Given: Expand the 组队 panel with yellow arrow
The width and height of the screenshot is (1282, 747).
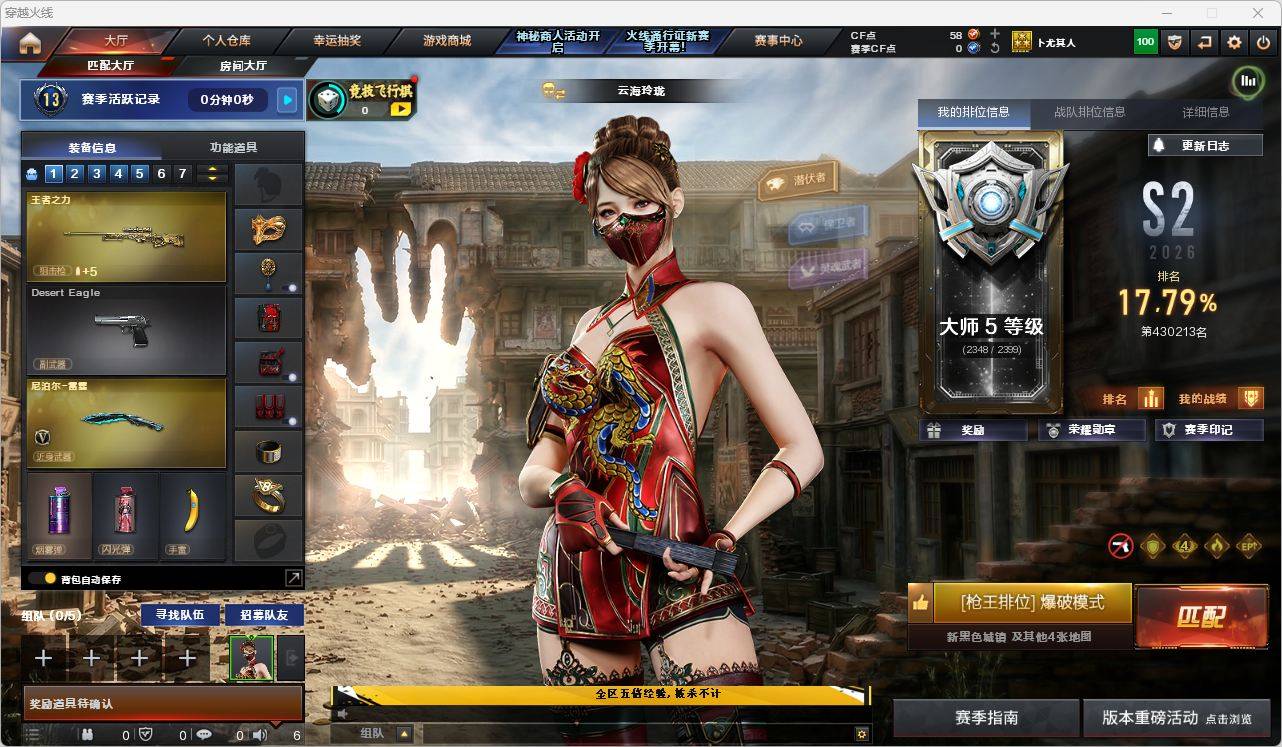Looking at the screenshot, I should pos(403,731).
